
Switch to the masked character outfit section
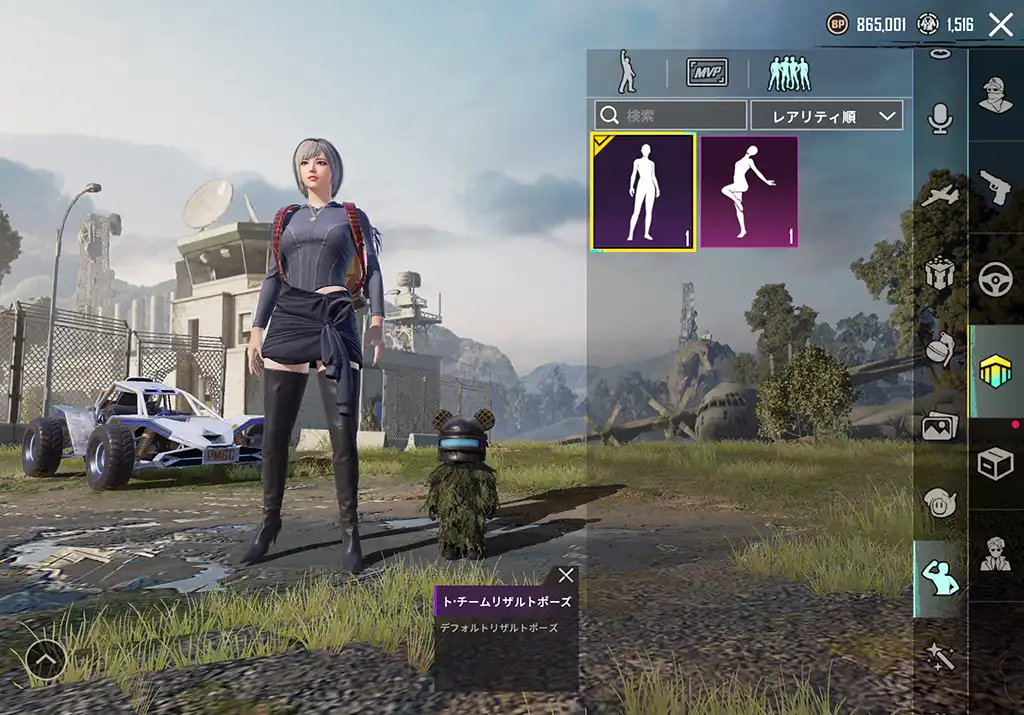(x=996, y=95)
